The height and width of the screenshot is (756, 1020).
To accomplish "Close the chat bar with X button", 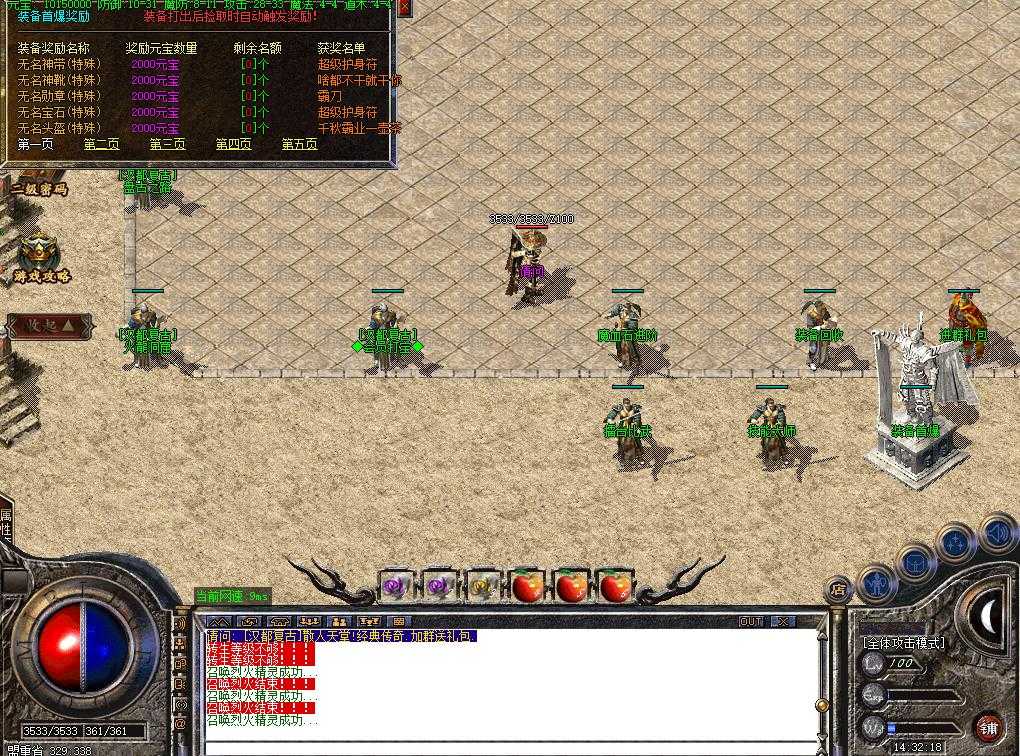I will click(783, 621).
